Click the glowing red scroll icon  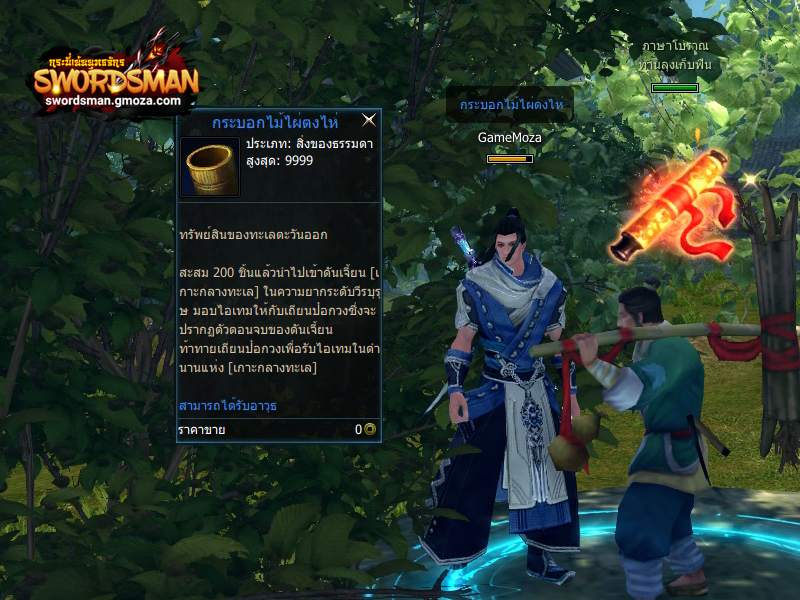pos(672,212)
